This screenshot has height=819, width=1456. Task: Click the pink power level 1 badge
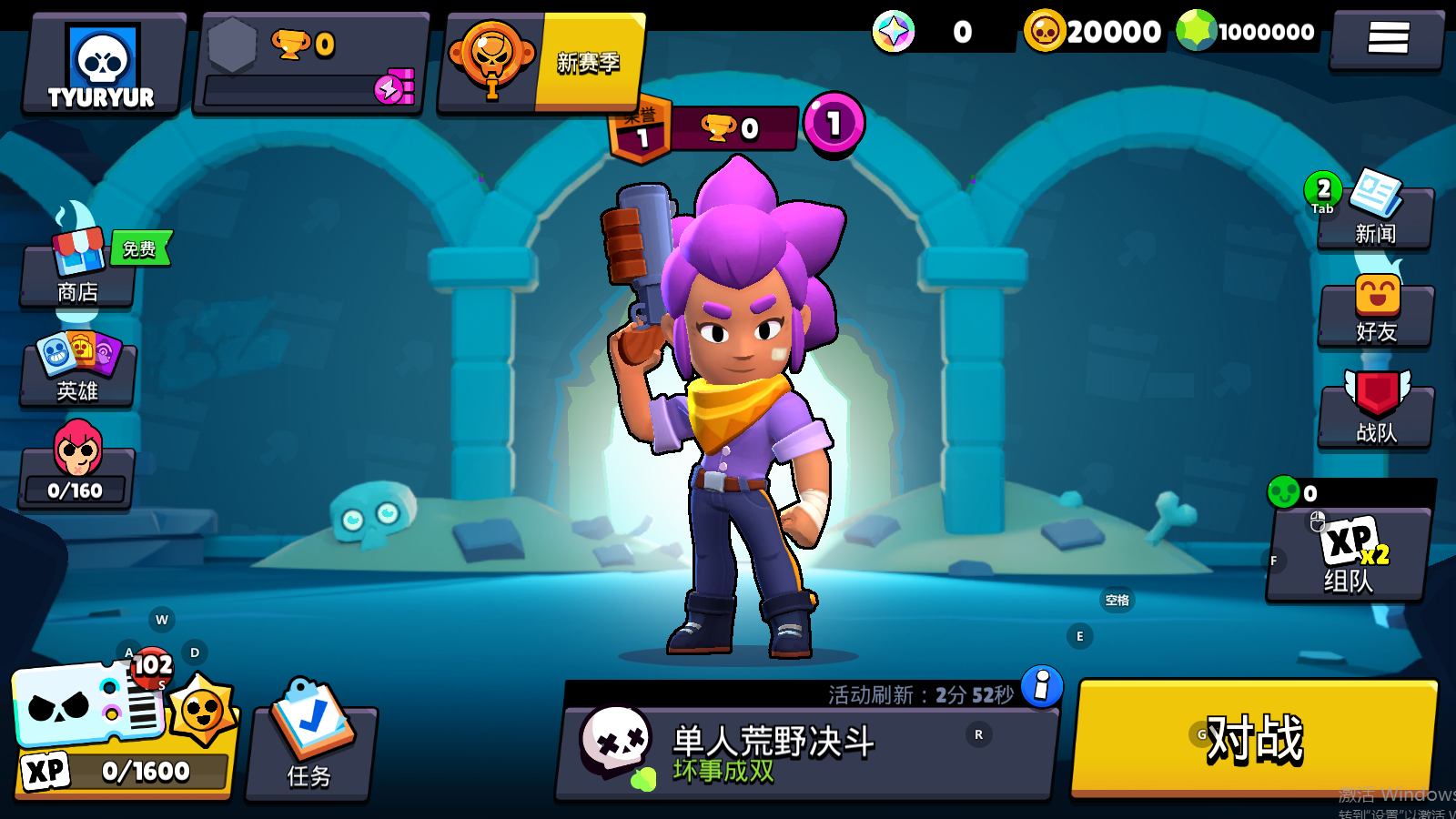(833, 124)
